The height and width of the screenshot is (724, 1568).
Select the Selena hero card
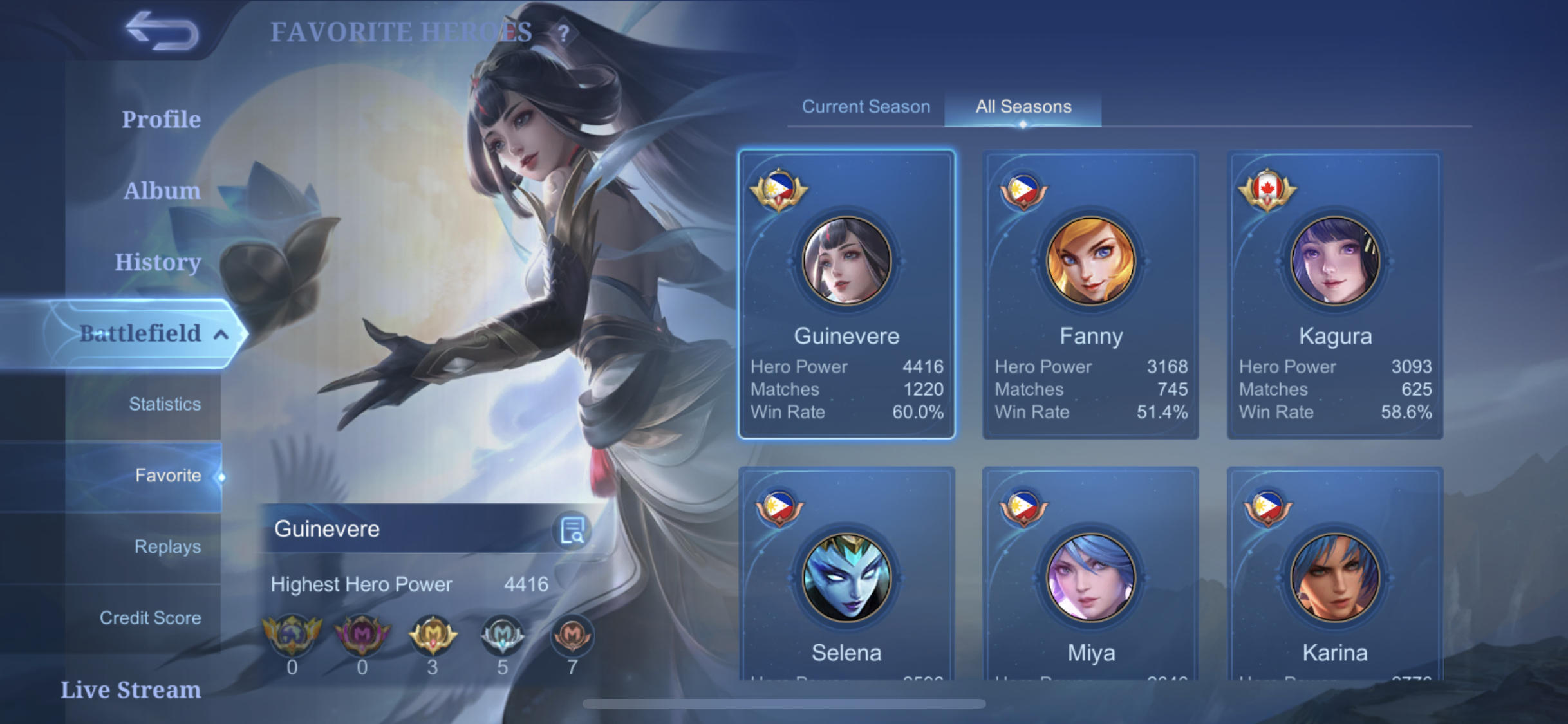pos(846,579)
